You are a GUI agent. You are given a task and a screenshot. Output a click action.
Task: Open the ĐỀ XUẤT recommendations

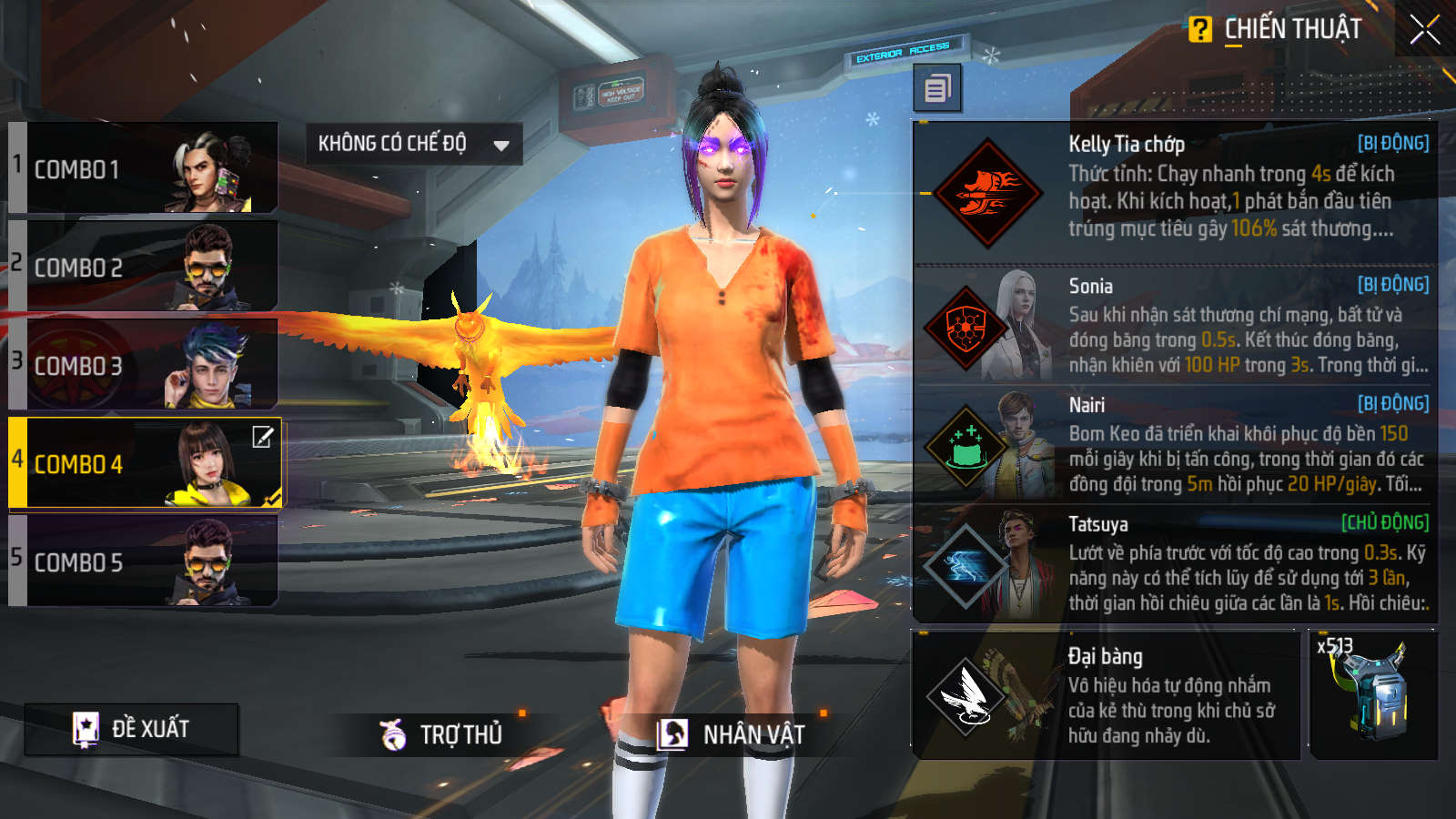pos(132,729)
